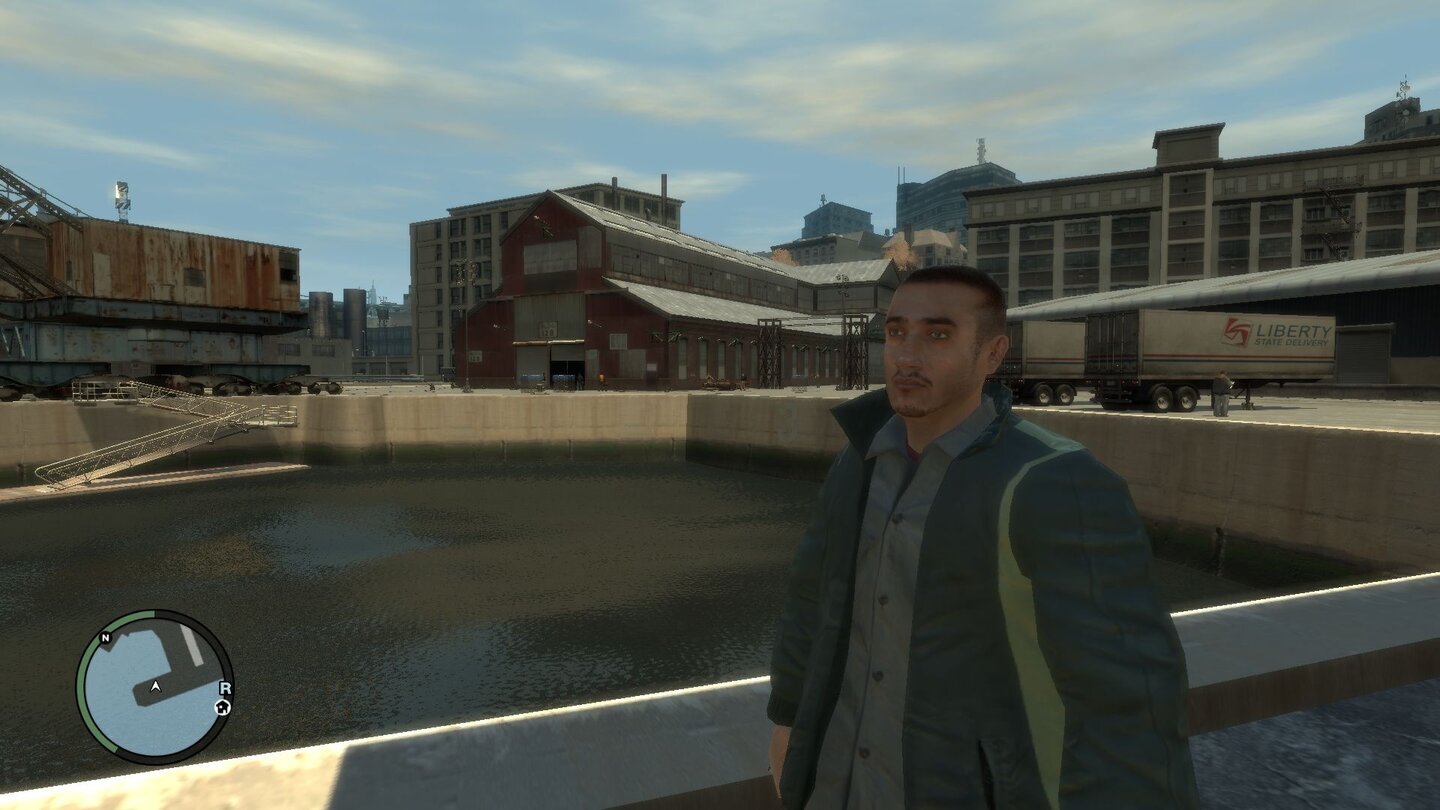Click the pedestrian standing near the trailer wheels

click(x=1222, y=390)
